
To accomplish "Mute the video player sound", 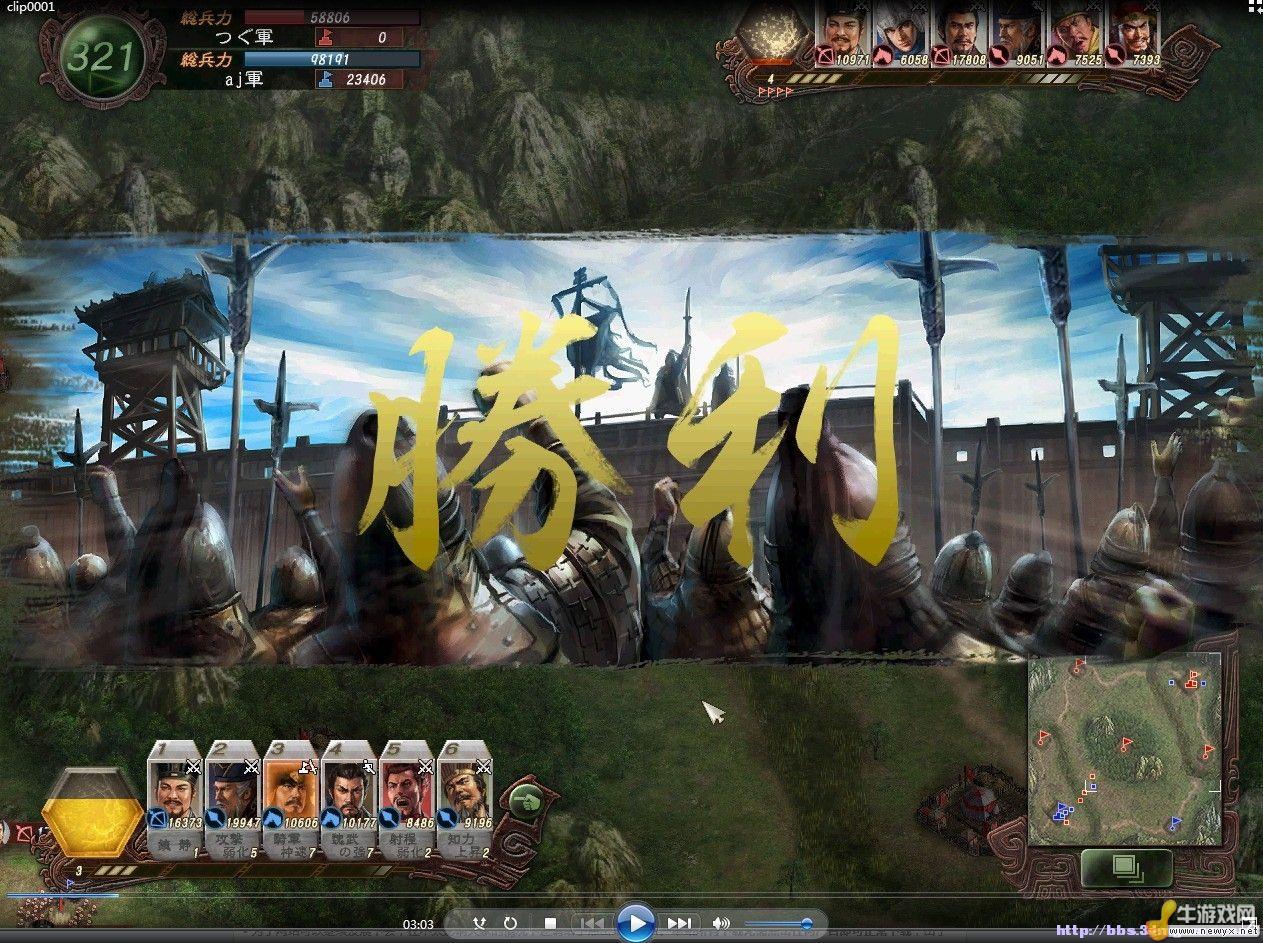I will pos(720,923).
